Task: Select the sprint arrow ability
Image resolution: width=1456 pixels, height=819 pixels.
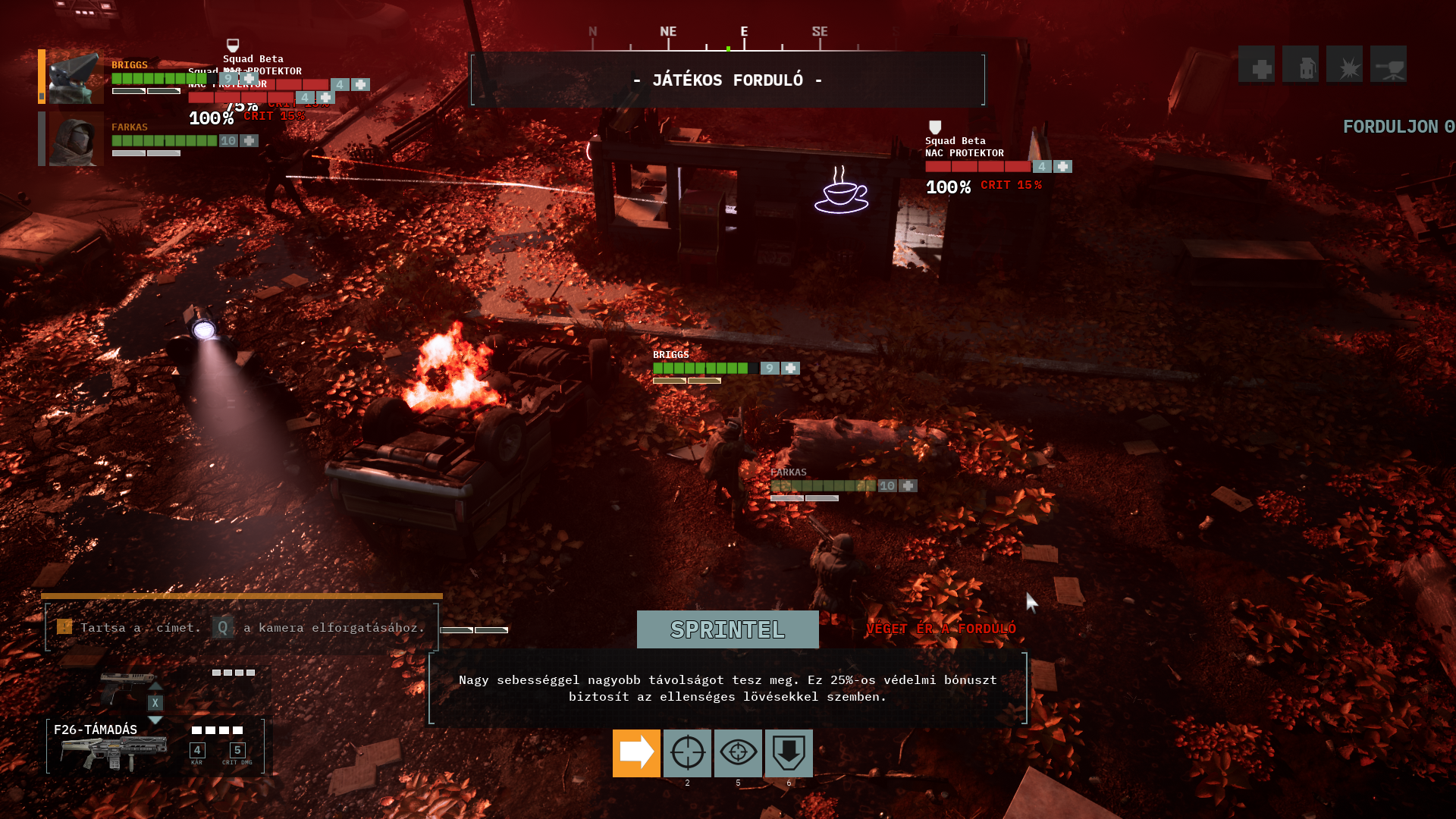Action: point(636,753)
